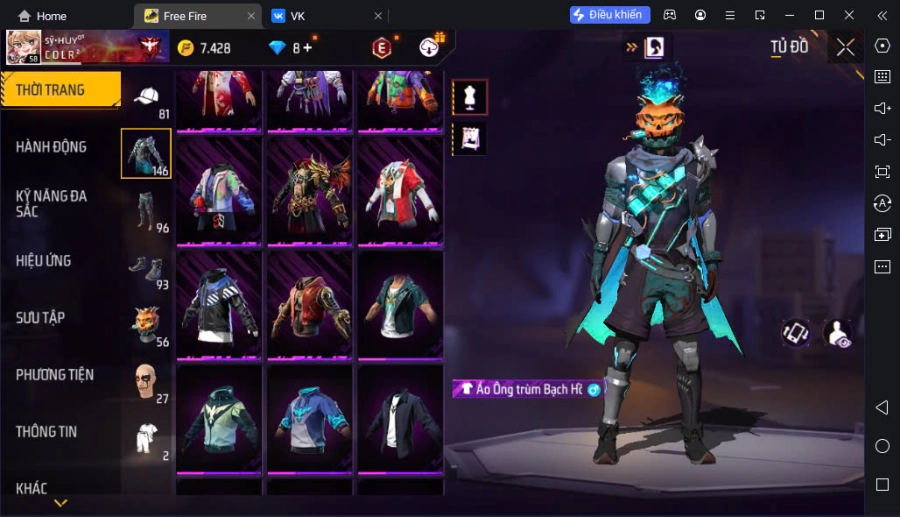Toggle the character visibility eye icon
900x517 pixels.
pyautogui.click(x=837, y=333)
